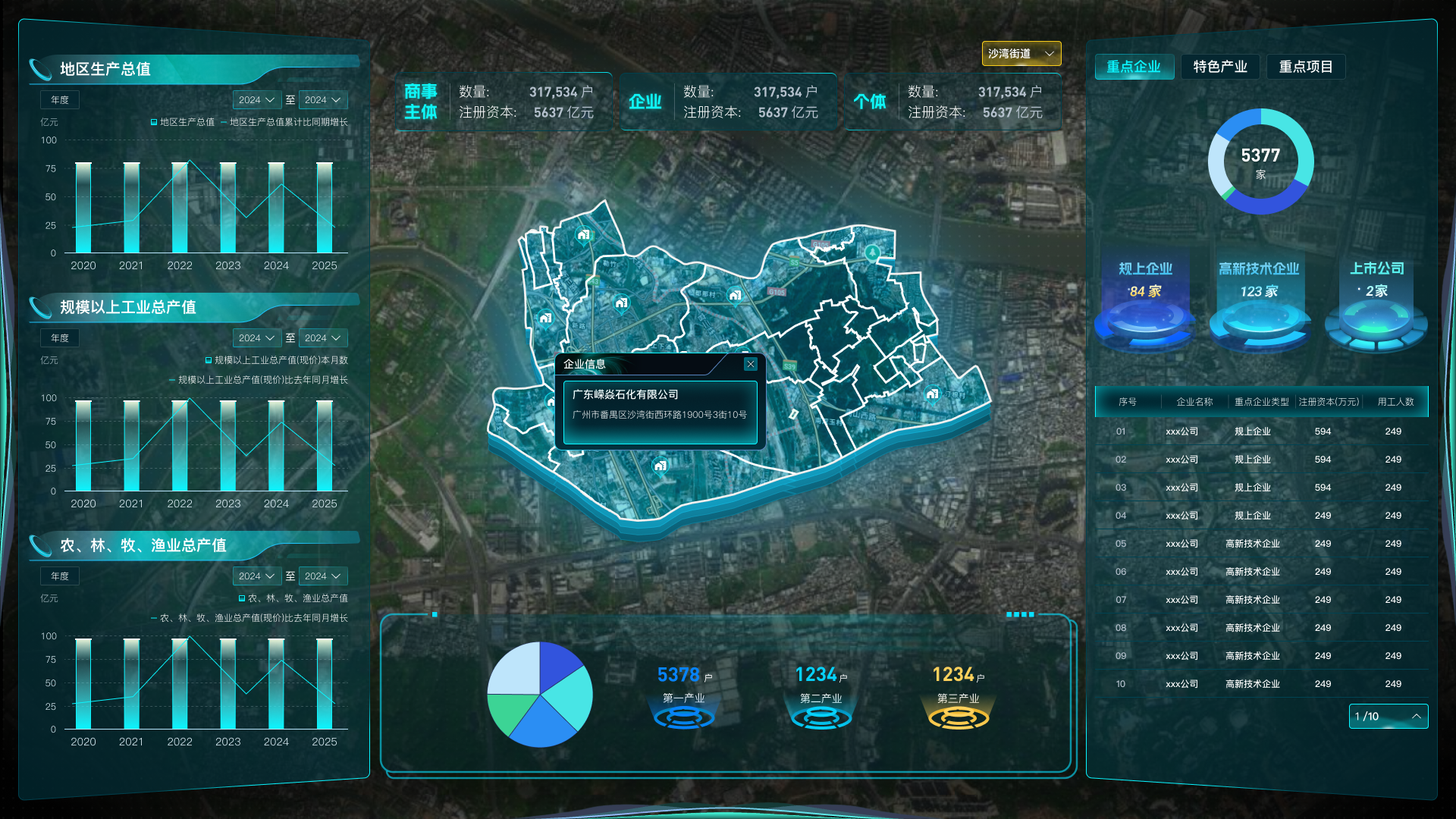
Task: Choose the 企业 statistics card
Action: point(727,102)
